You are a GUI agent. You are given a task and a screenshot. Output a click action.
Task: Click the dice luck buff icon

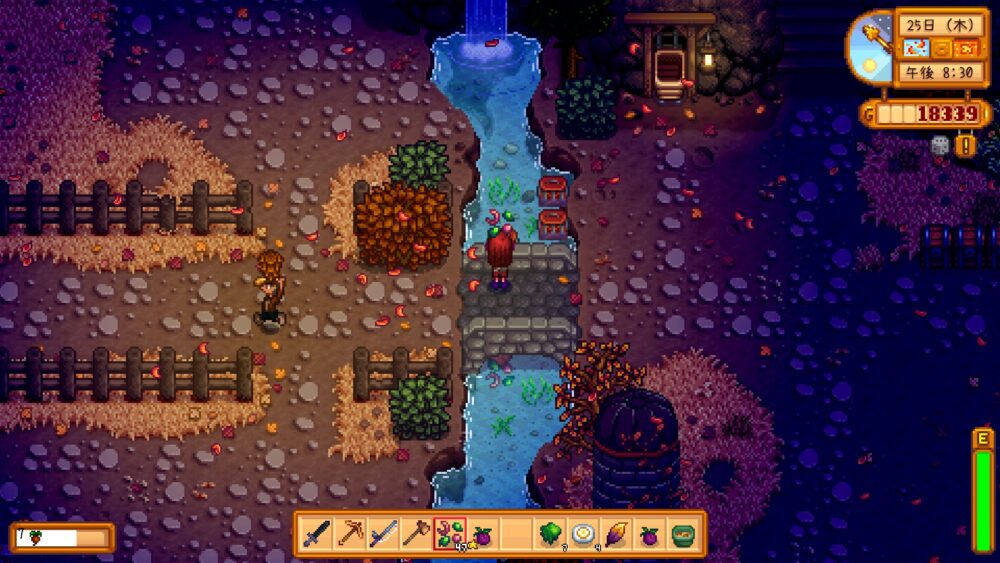pyautogui.click(x=940, y=146)
